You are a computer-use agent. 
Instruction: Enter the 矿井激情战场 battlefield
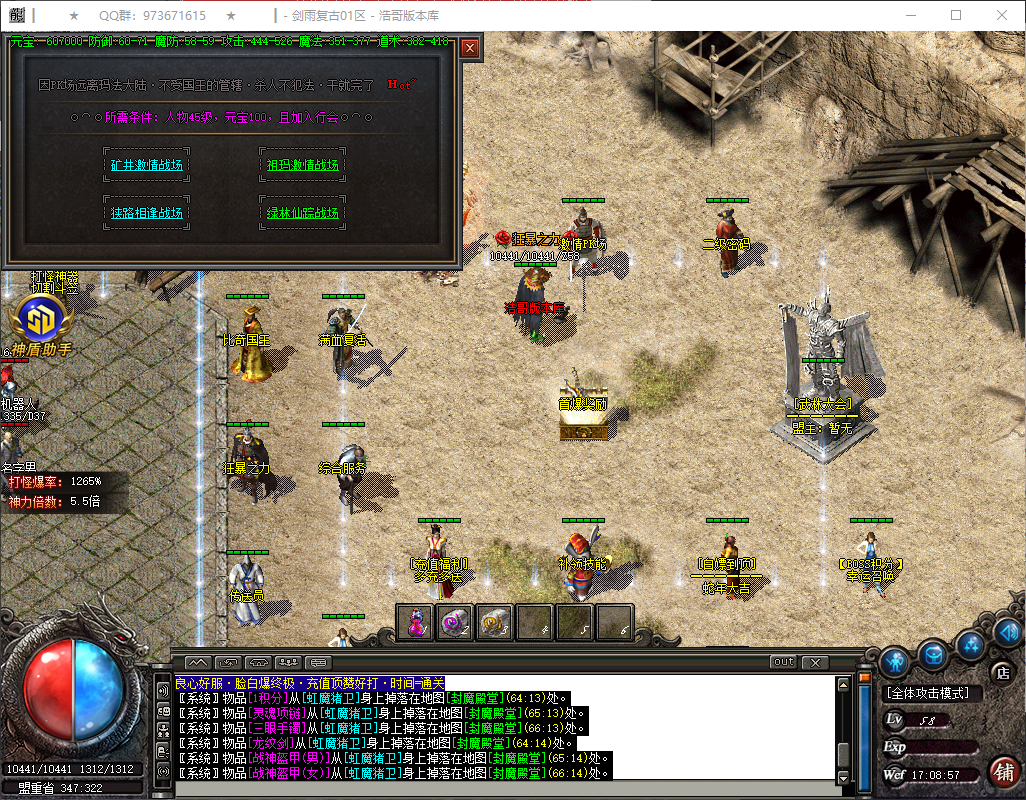(x=146, y=165)
